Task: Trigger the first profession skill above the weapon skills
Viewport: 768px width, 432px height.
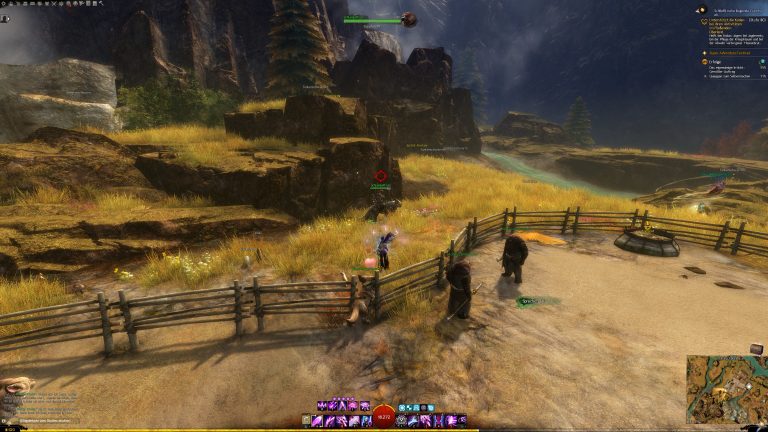Action: pyautogui.click(x=322, y=406)
